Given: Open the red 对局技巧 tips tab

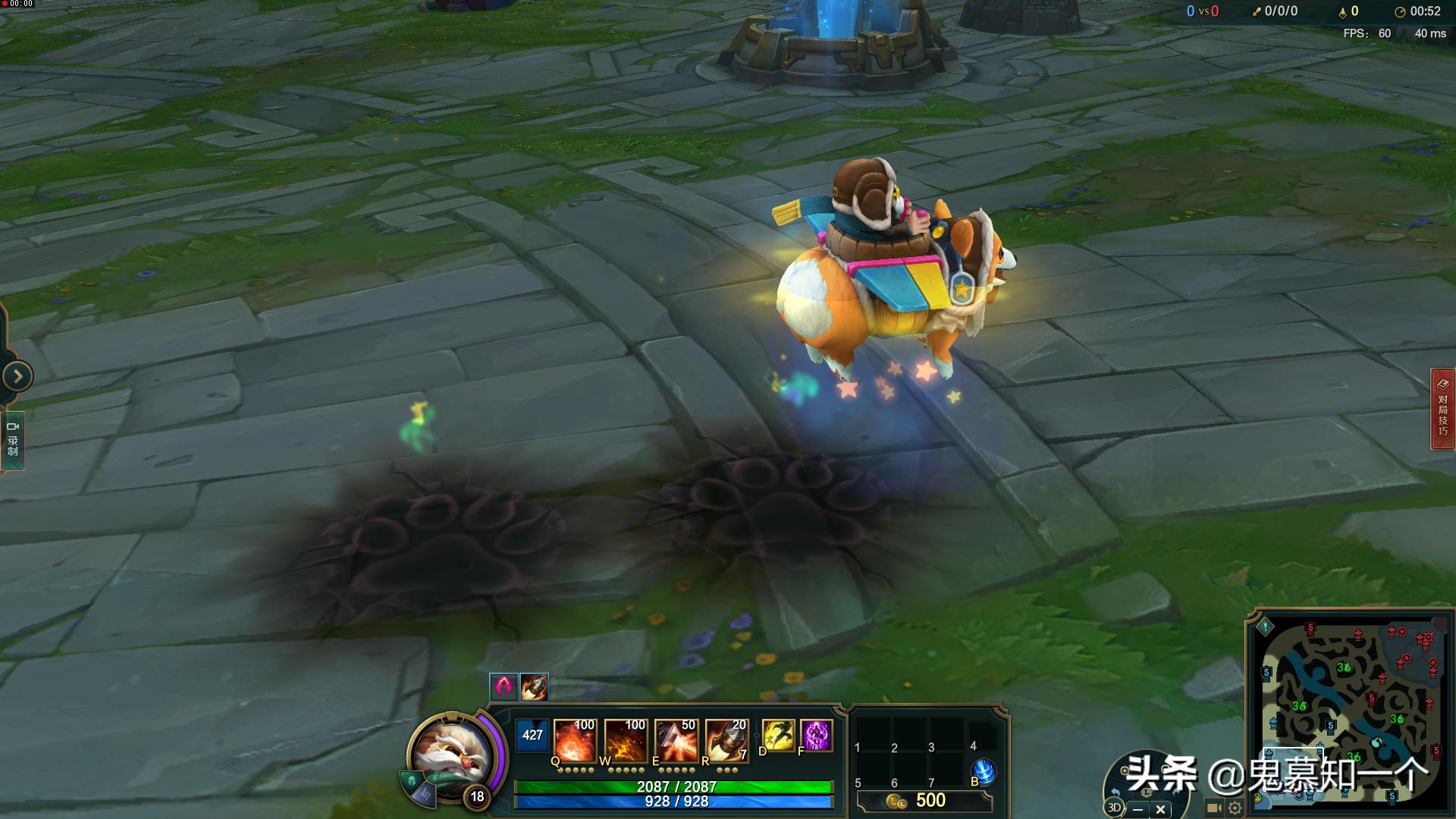Looking at the screenshot, I should coord(1442,409).
